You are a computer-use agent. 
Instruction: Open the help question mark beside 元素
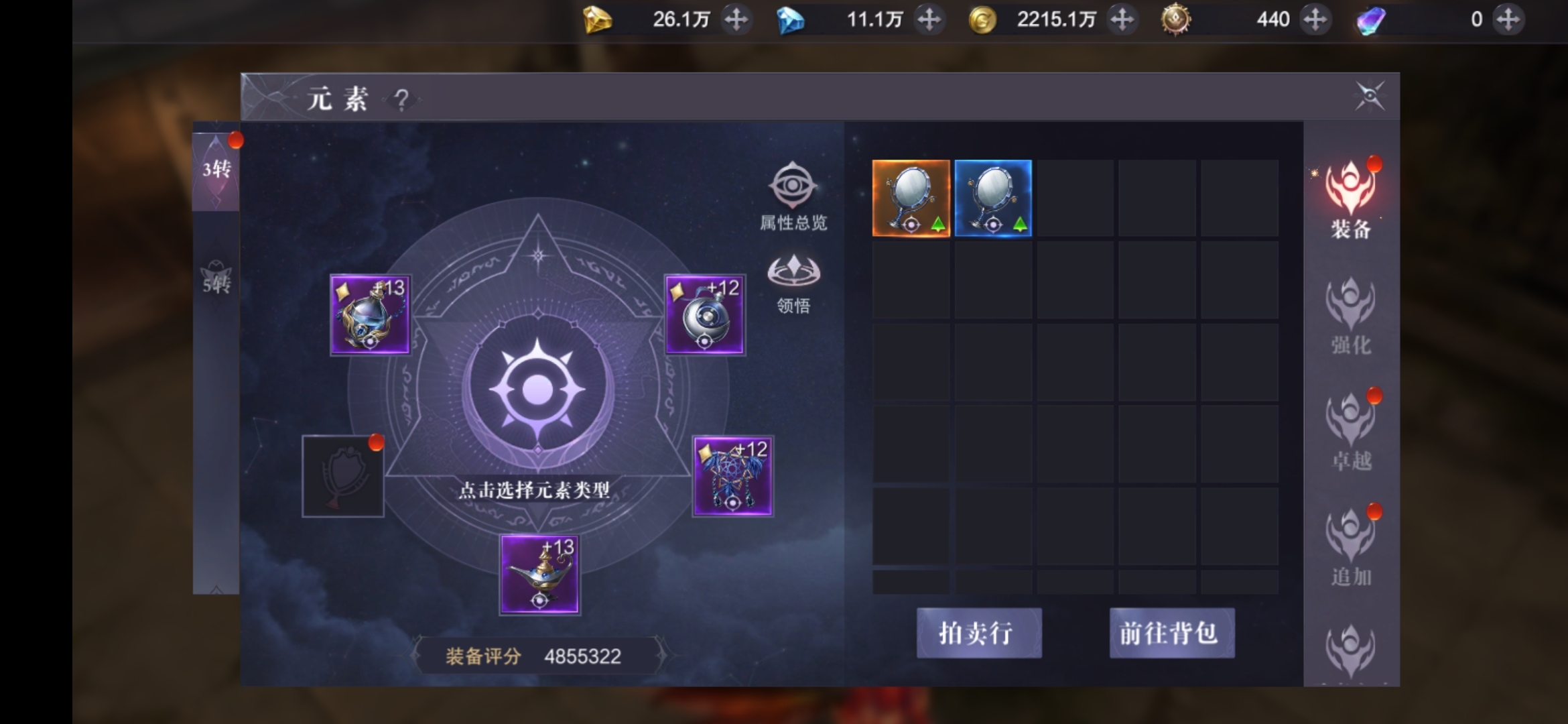click(401, 99)
